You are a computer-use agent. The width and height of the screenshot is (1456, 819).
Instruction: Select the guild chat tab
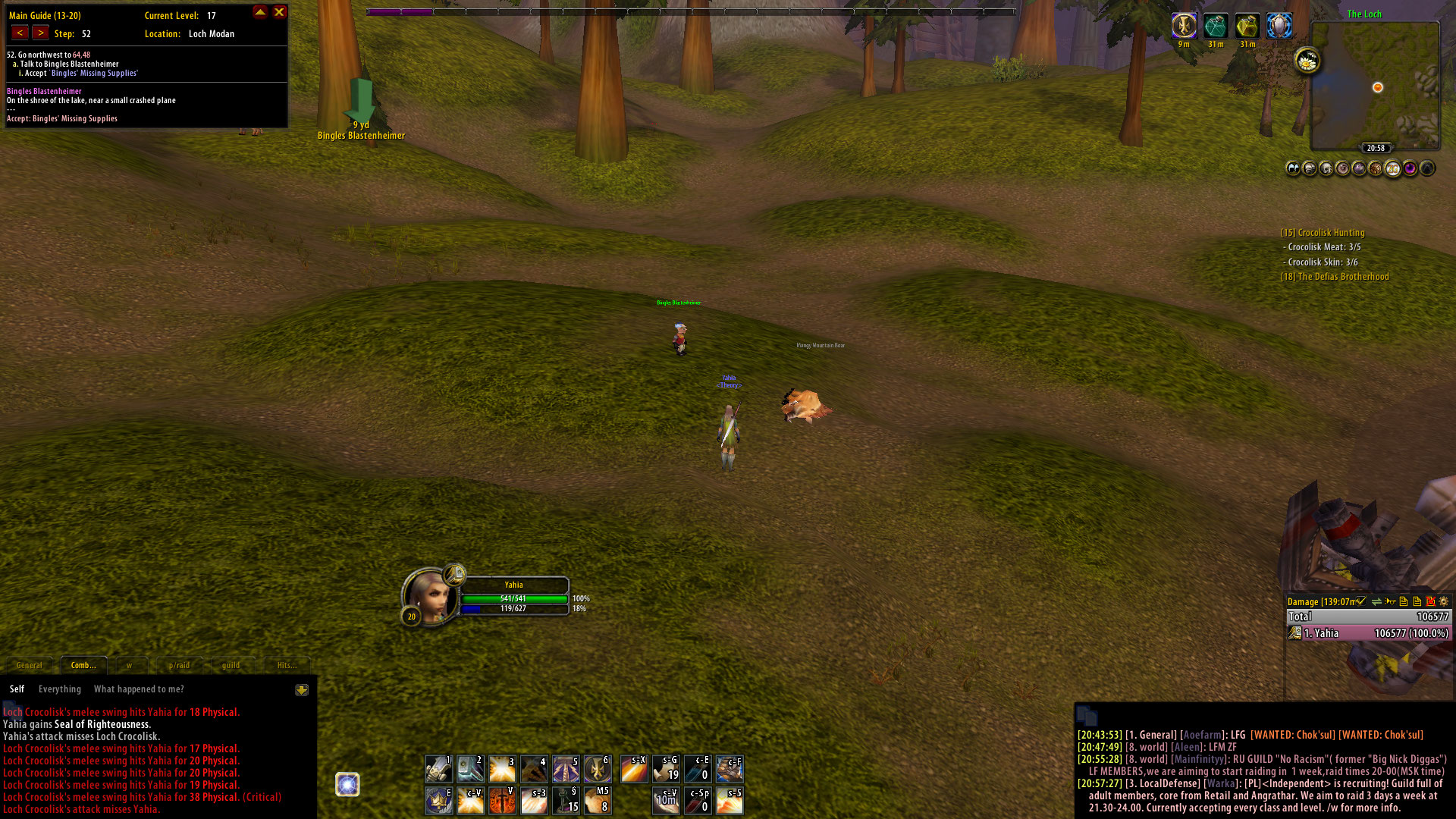[231, 665]
